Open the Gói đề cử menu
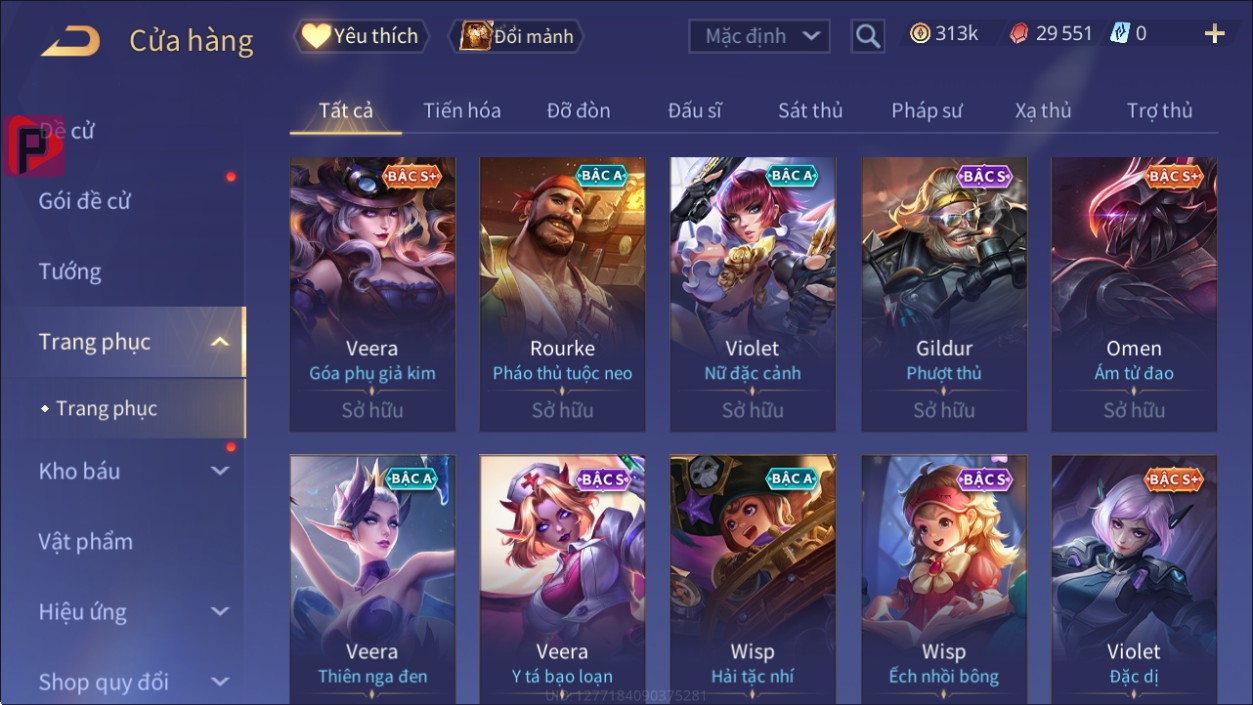The height and width of the screenshot is (705, 1253). [85, 201]
